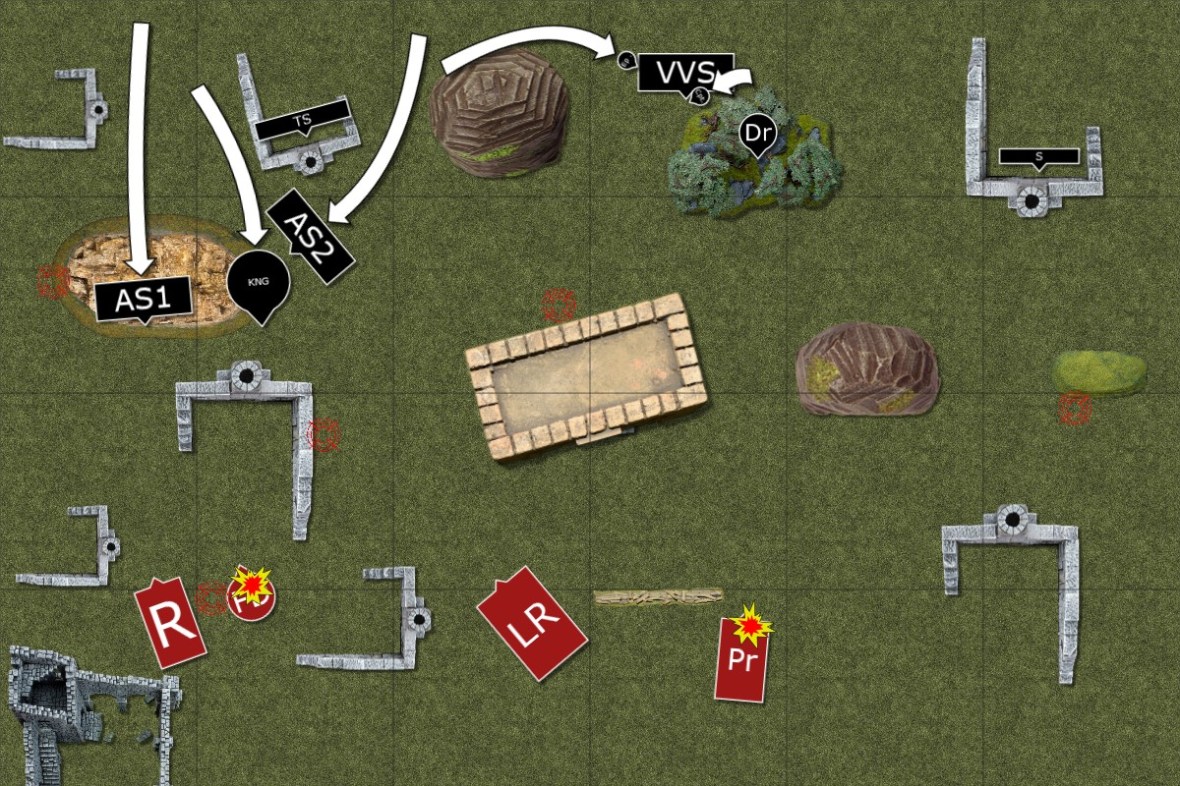Select the black AS2 unit token
Screen dimensions: 1180x786
point(311,235)
